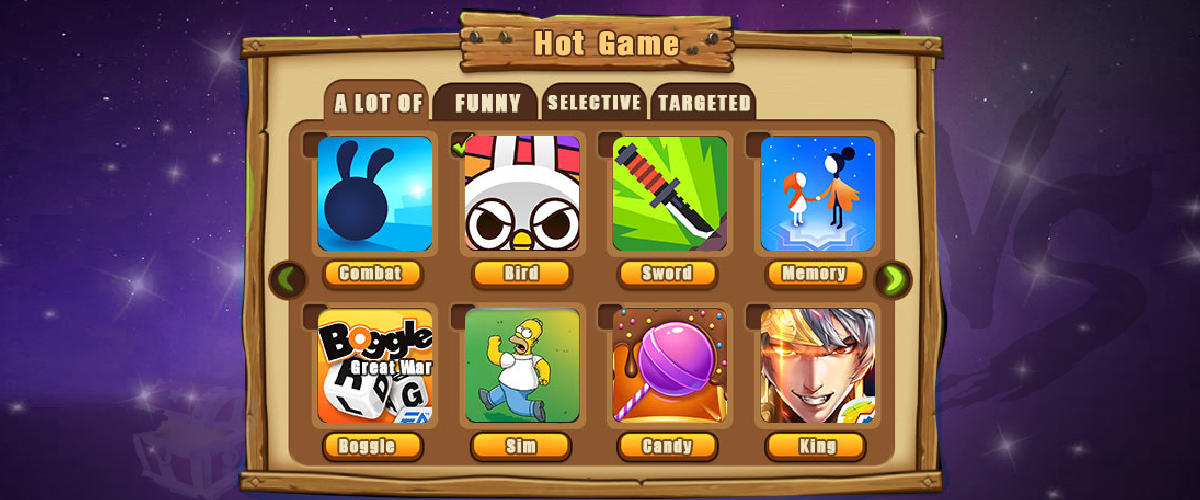Select the Memory button
Image resolution: width=1200 pixels, height=500 pixels.
click(x=816, y=273)
